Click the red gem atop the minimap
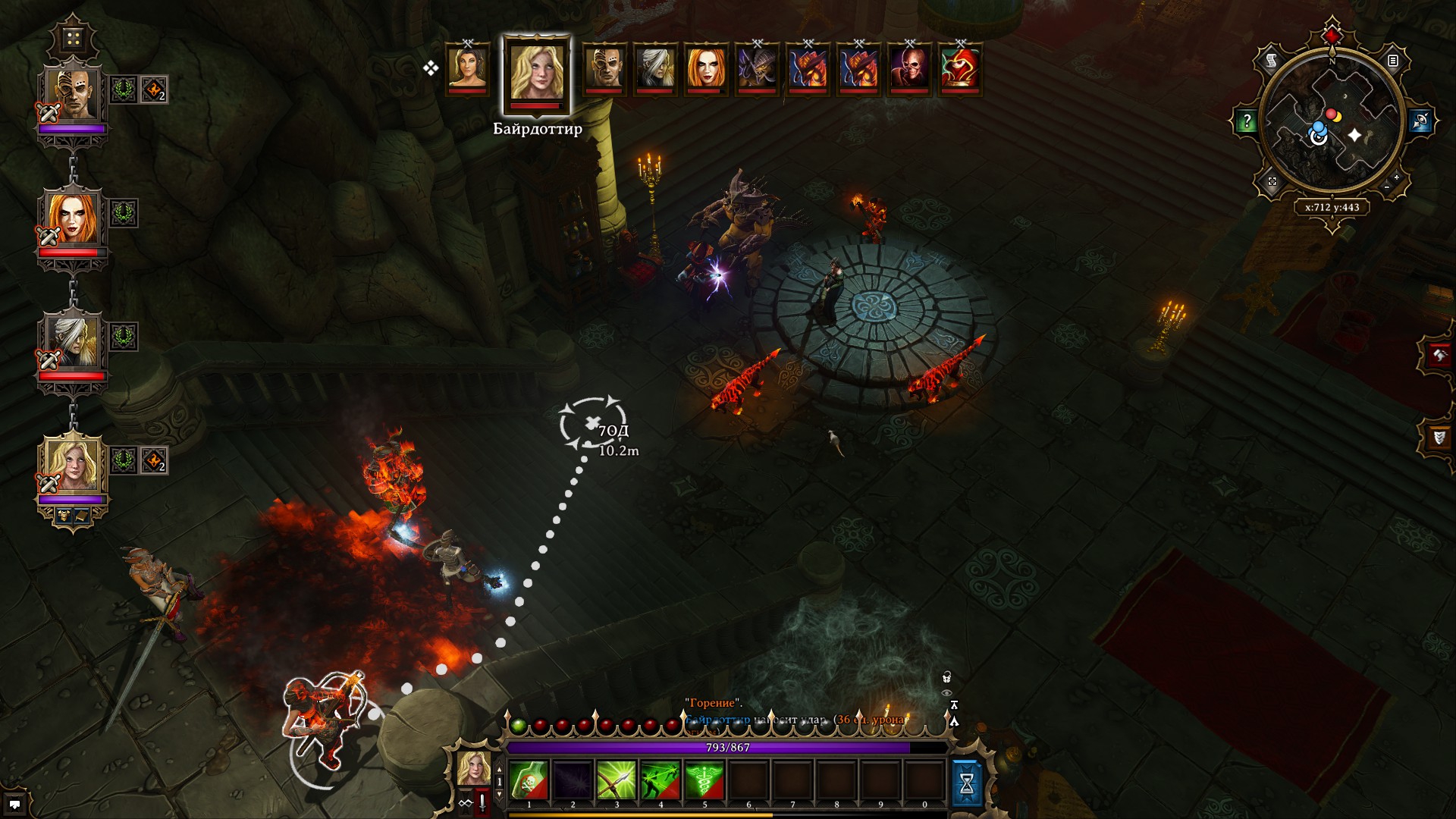1456x819 pixels. [x=1332, y=35]
